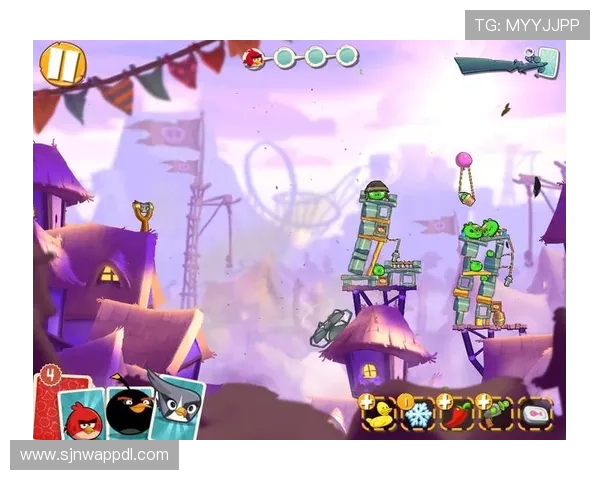Use the green pig inflater spell
600x480 pixels.
(x=498, y=414)
